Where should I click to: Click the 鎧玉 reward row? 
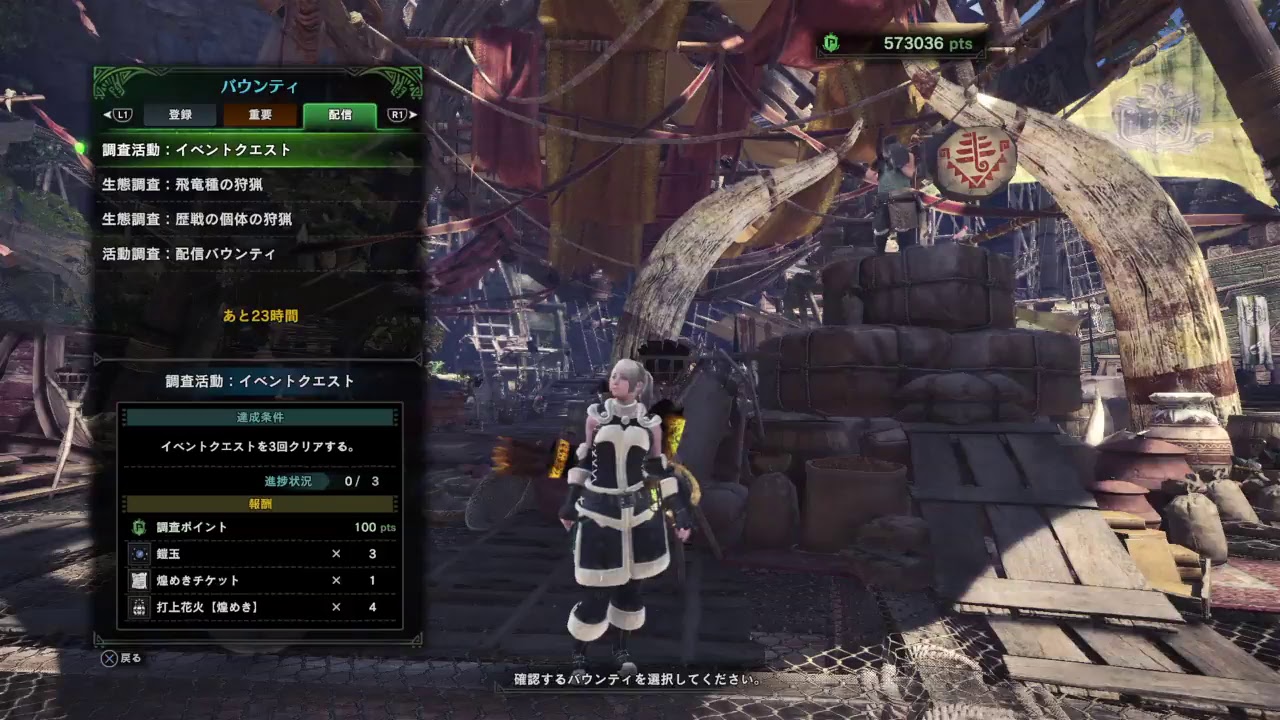(x=260, y=554)
